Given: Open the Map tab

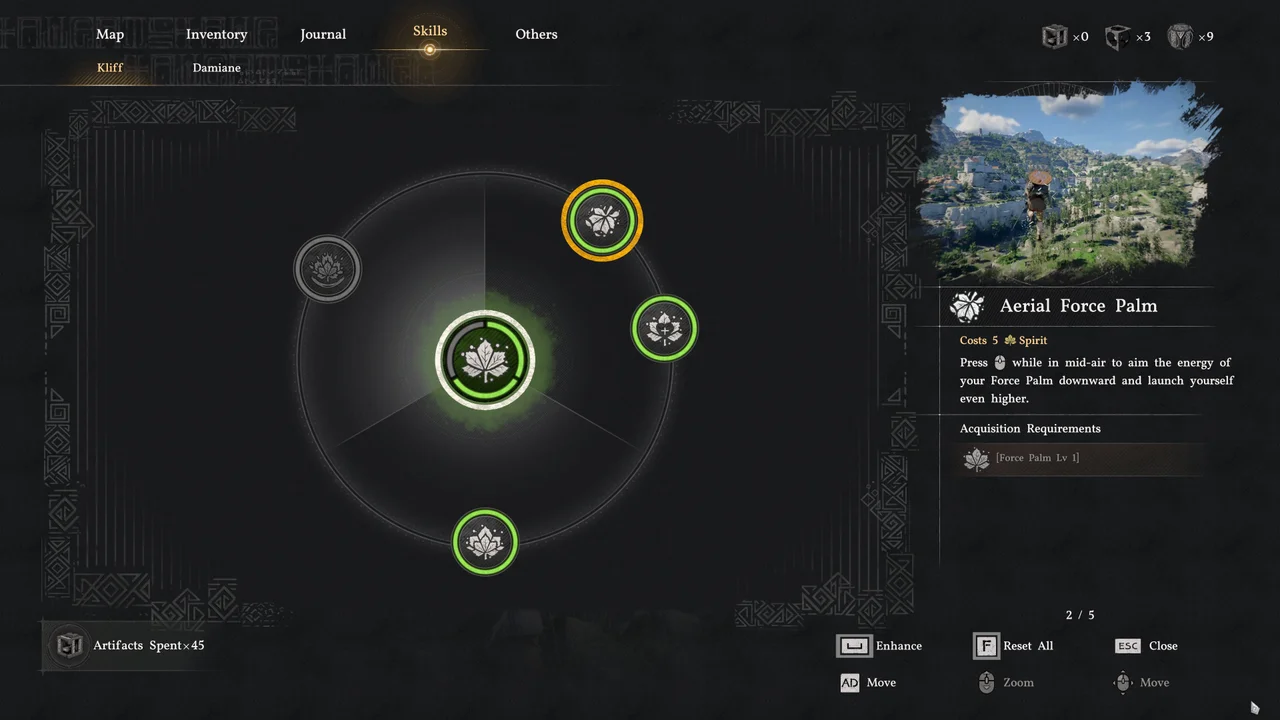Looking at the screenshot, I should 110,34.
